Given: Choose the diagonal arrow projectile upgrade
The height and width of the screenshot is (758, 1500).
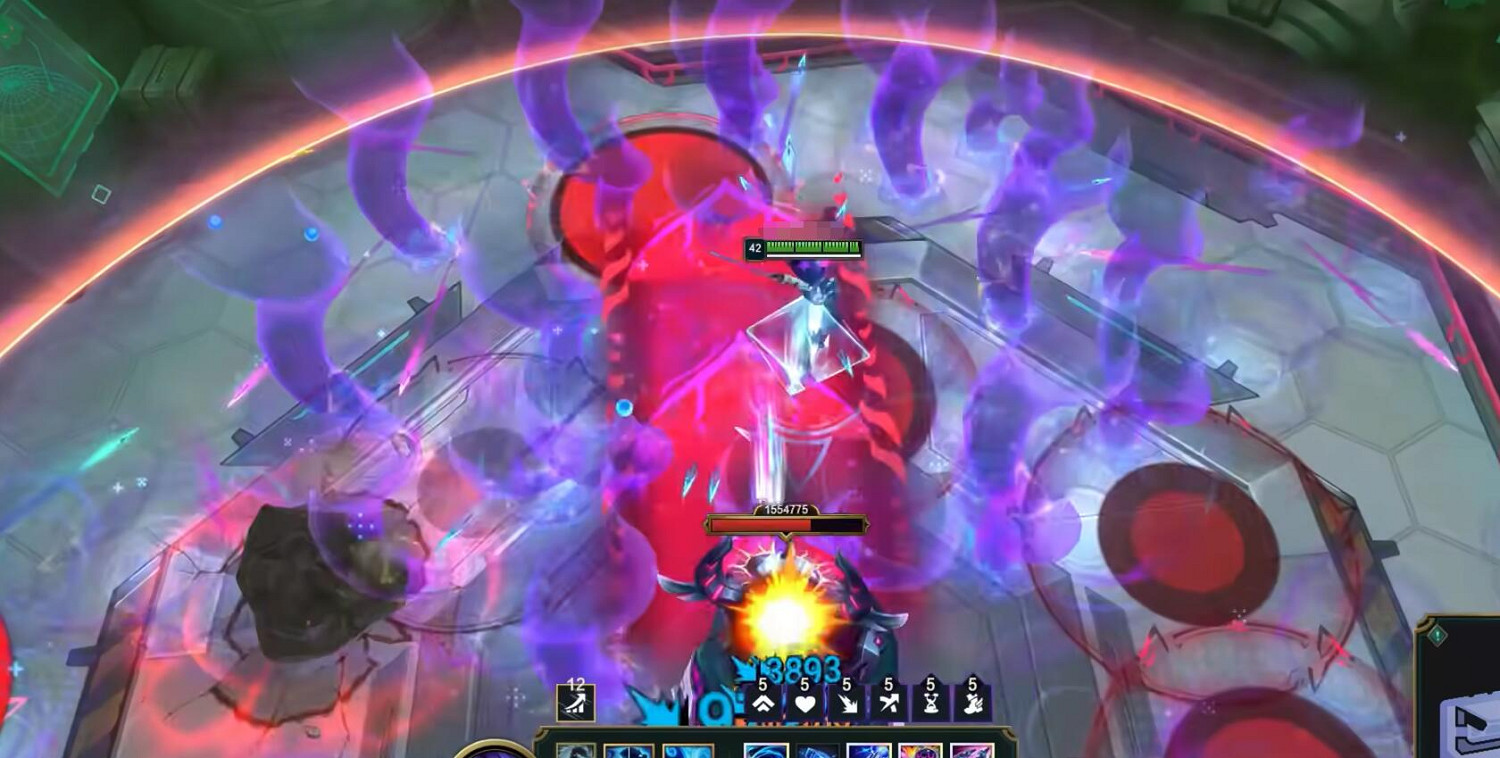Looking at the screenshot, I should pyautogui.click(x=888, y=703).
